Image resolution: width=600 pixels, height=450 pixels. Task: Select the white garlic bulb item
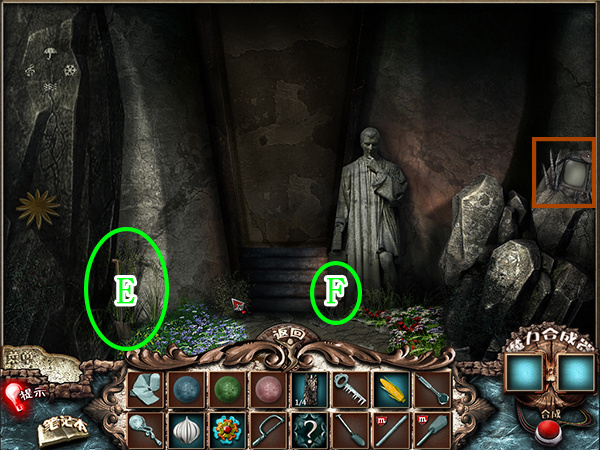pos(187,429)
